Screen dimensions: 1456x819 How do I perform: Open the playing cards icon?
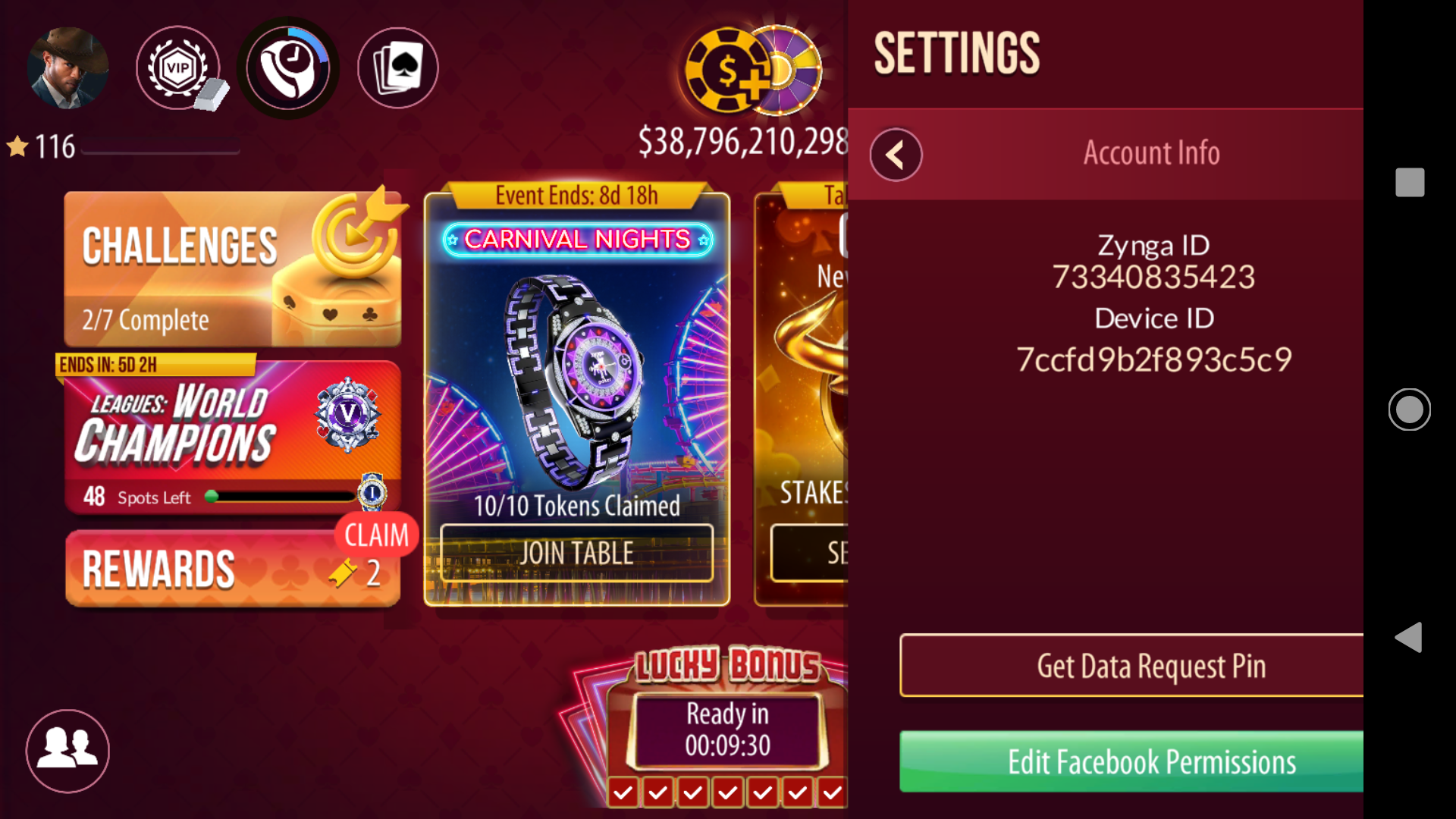pos(398,68)
